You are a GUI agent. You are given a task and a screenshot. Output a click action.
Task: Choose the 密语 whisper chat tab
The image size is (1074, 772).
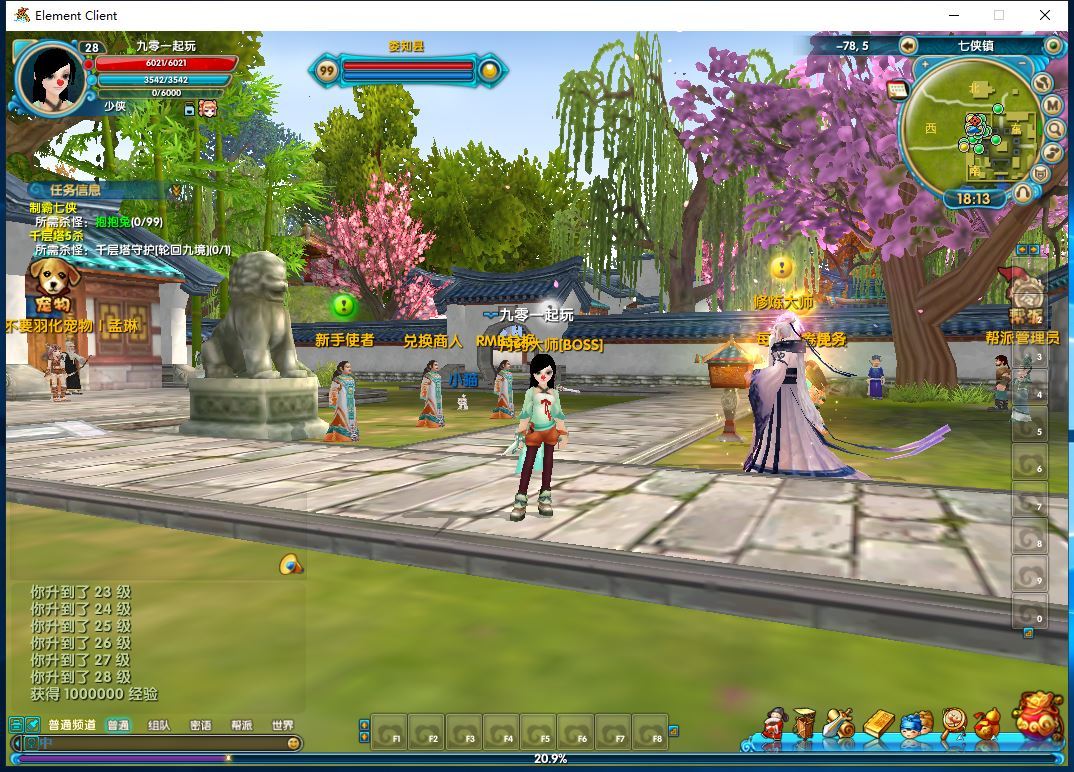pyautogui.click(x=200, y=725)
